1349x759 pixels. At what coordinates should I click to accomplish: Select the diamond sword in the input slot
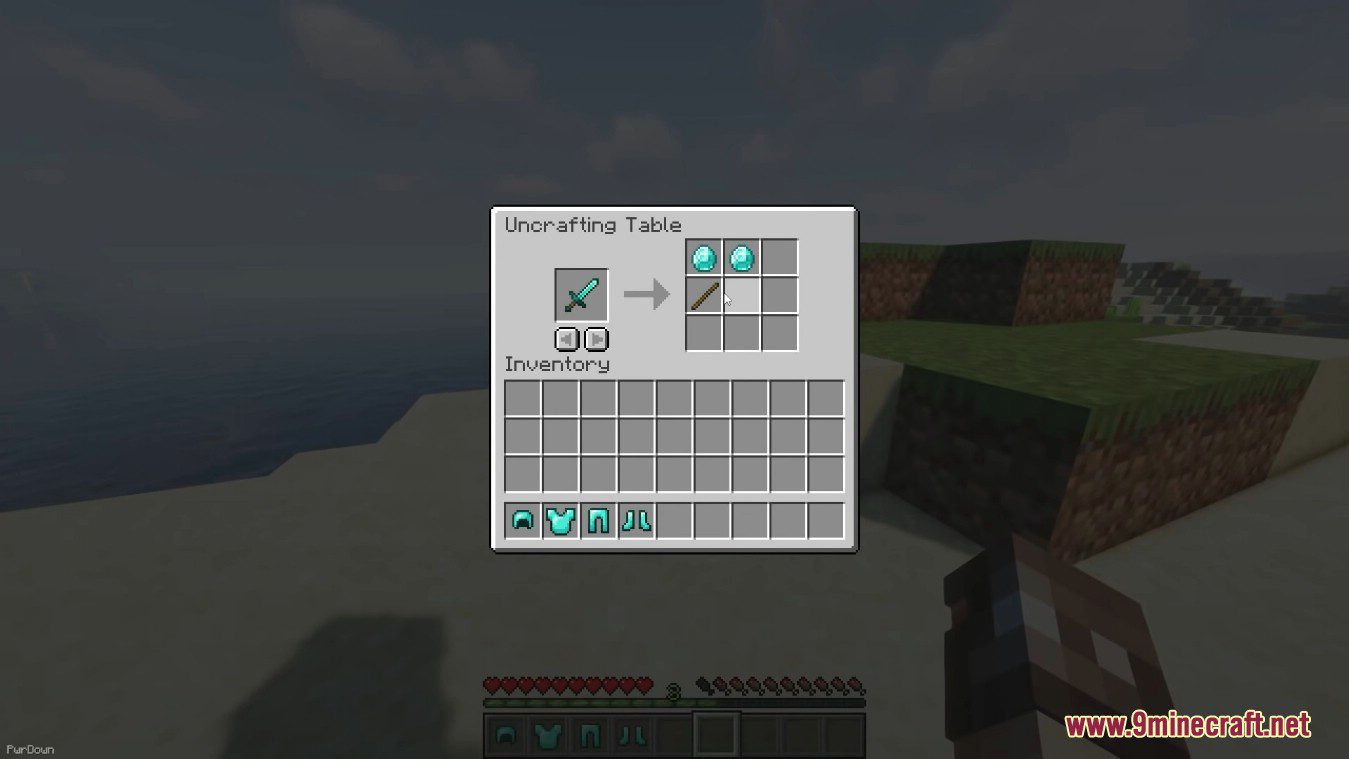click(580, 294)
